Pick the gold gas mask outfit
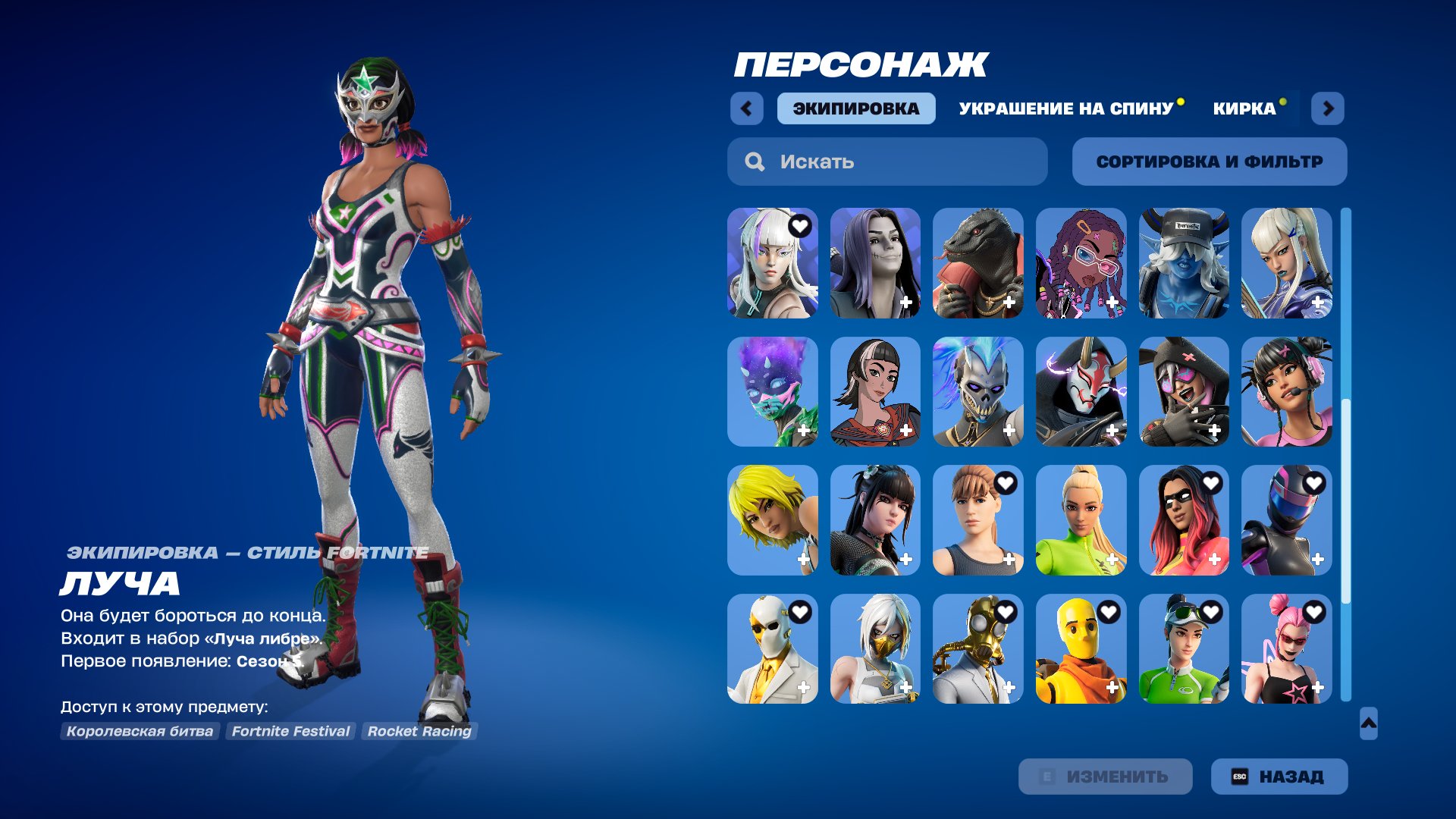This screenshot has width=1456, height=819. point(977,649)
